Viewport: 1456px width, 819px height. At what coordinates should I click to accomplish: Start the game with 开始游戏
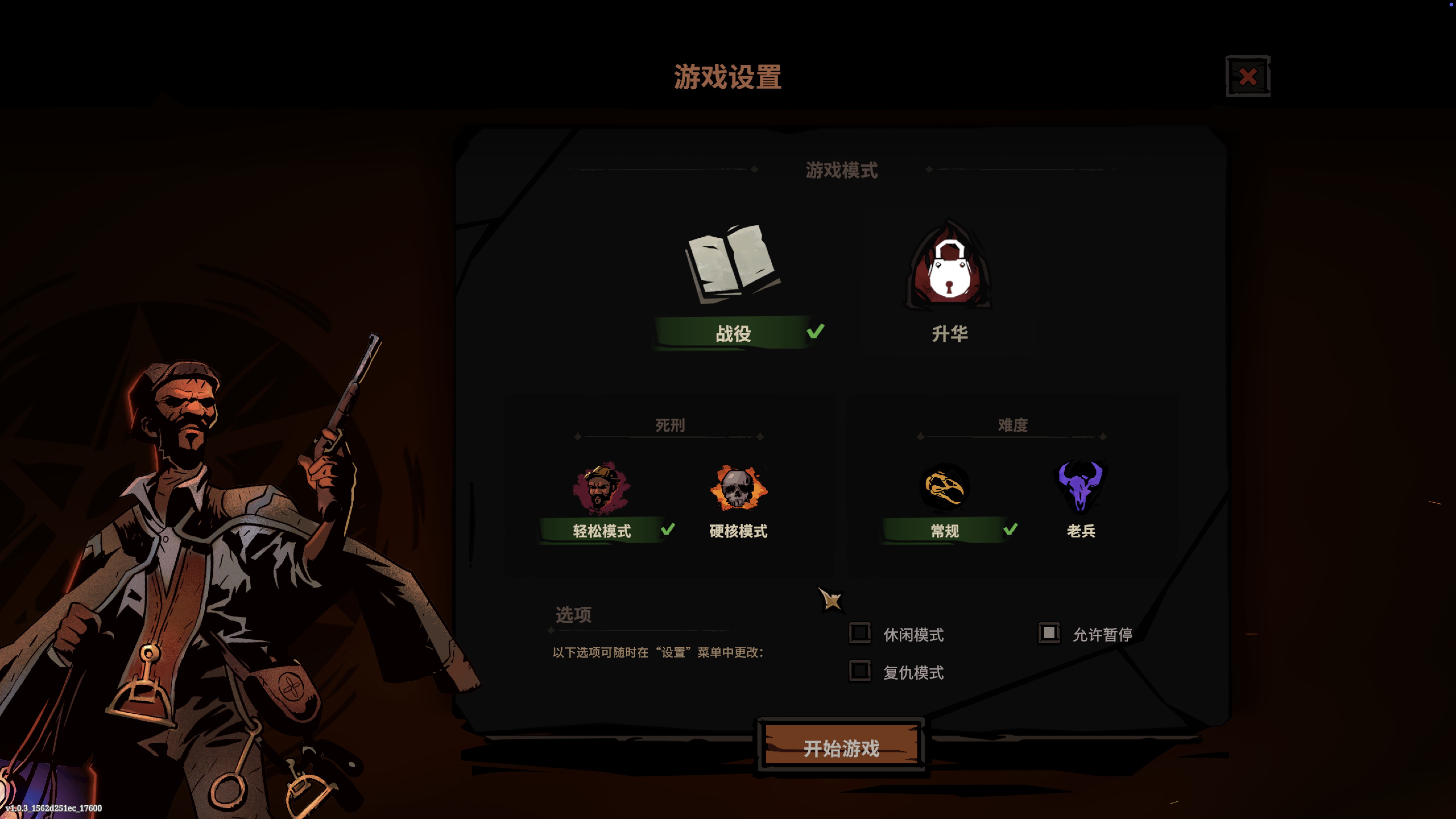[x=841, y=748]
